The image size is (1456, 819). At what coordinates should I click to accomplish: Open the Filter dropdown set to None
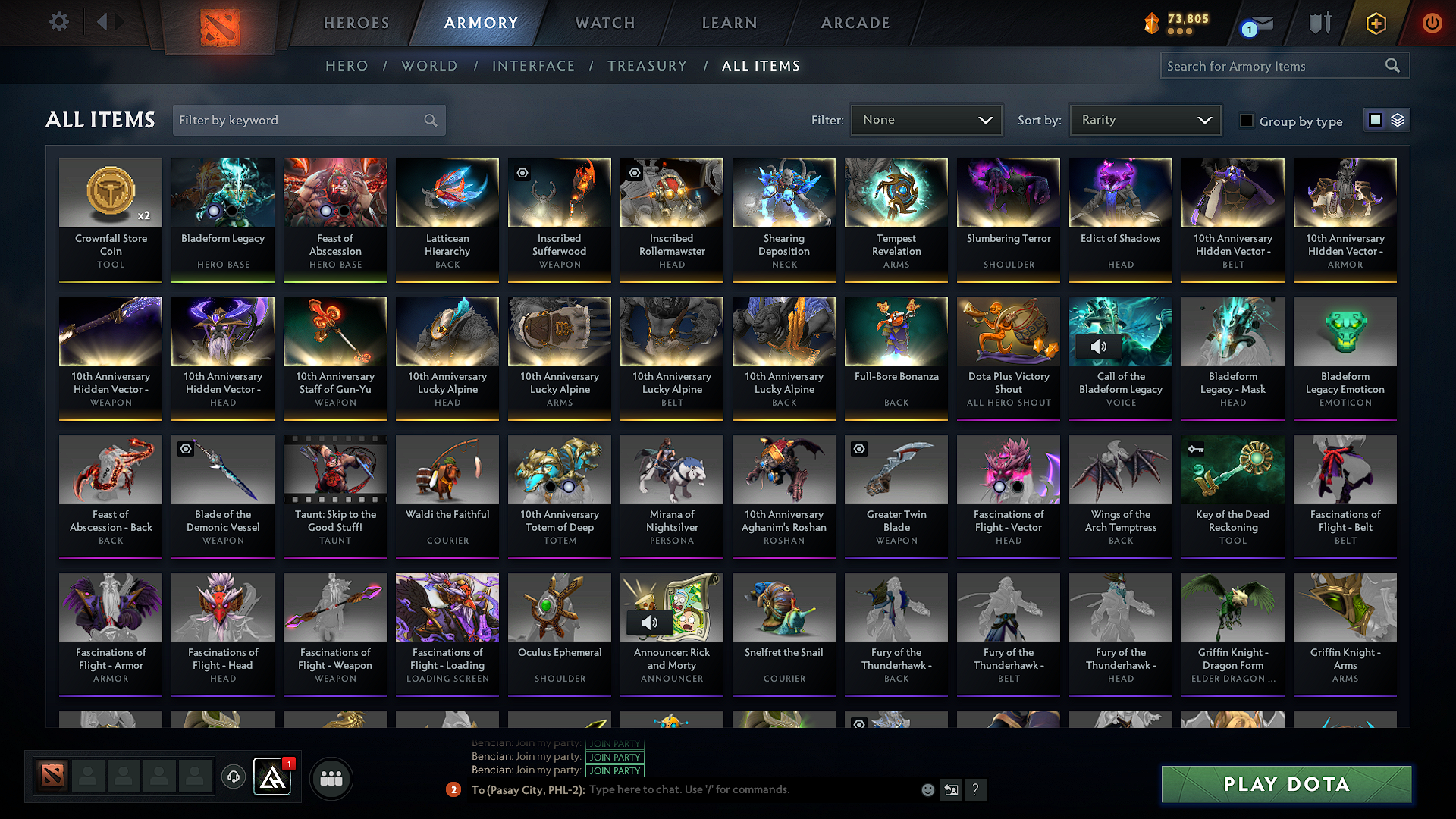(x=925, y=119)
